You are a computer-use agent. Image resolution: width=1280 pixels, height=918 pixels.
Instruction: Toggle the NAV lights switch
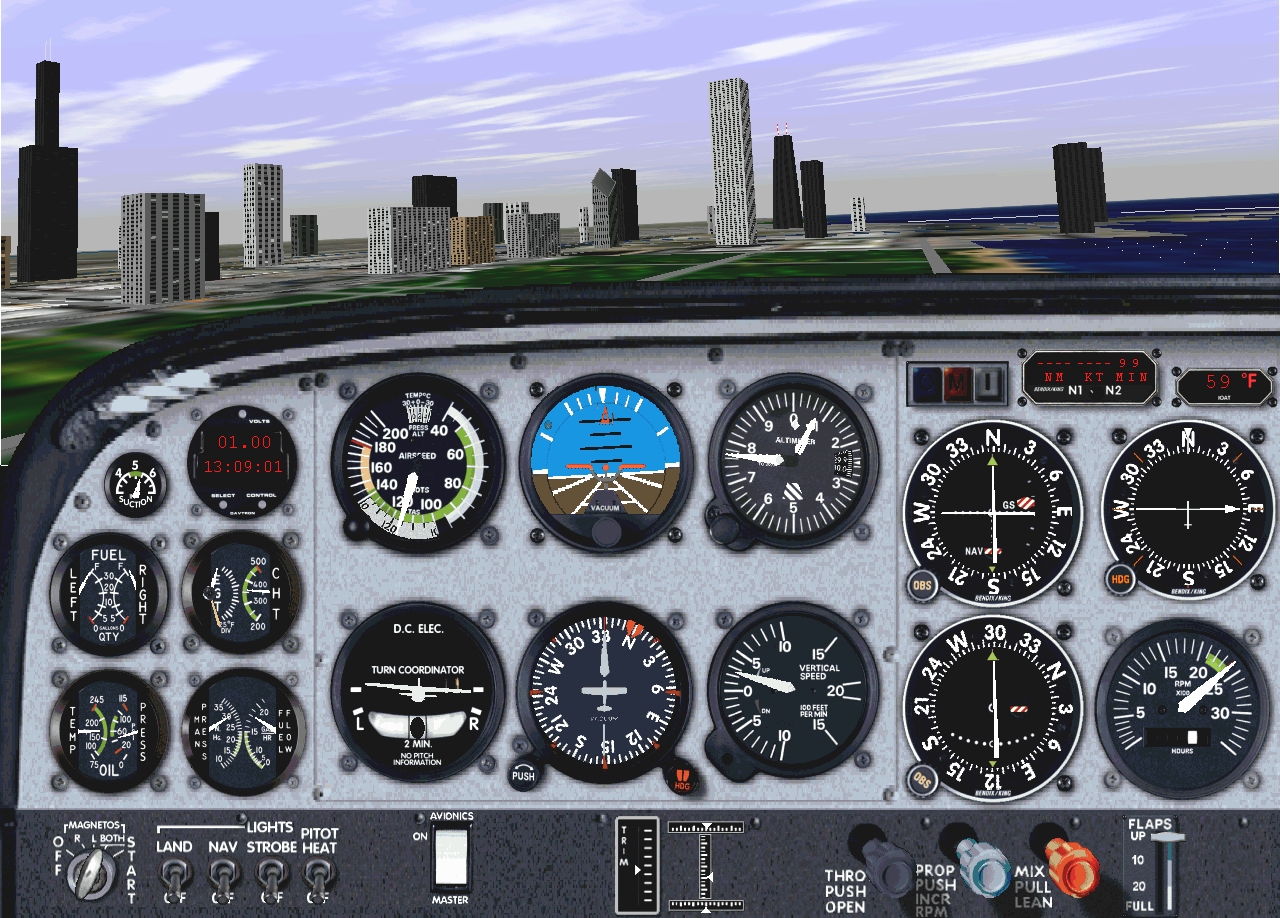coord(222,877)
